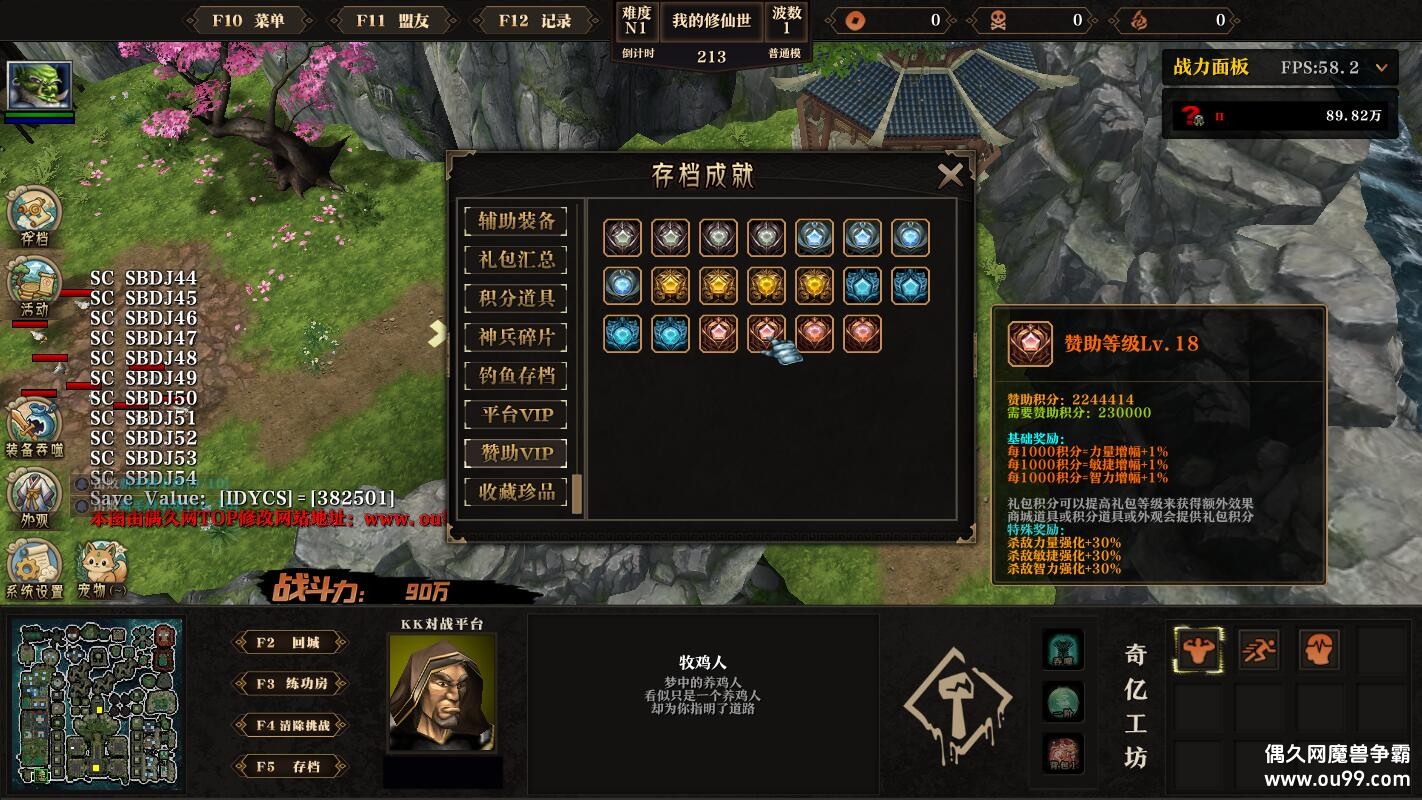Switch to the 平台VIP category

coord(517,414)
